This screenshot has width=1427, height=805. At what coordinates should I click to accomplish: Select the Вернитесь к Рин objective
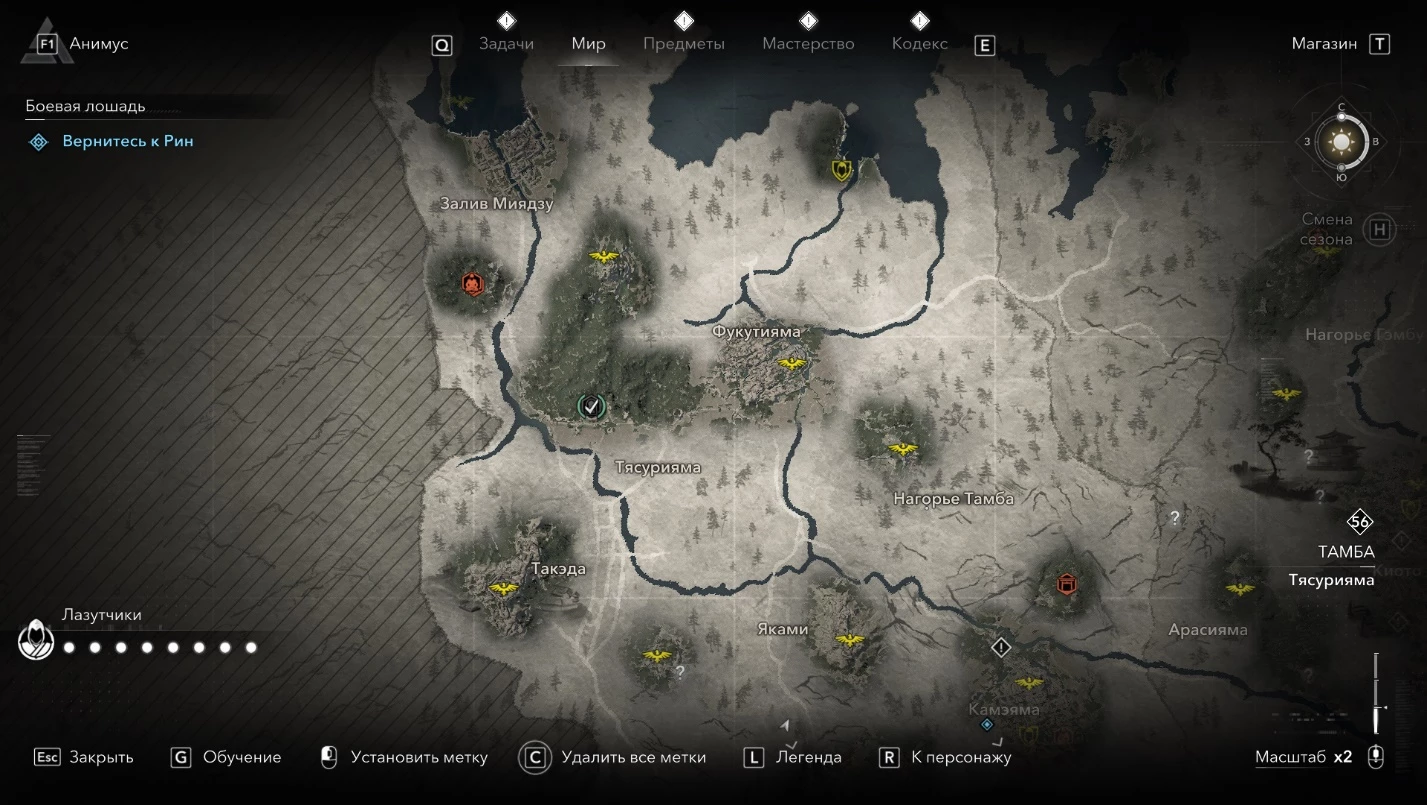pos(128,142)
